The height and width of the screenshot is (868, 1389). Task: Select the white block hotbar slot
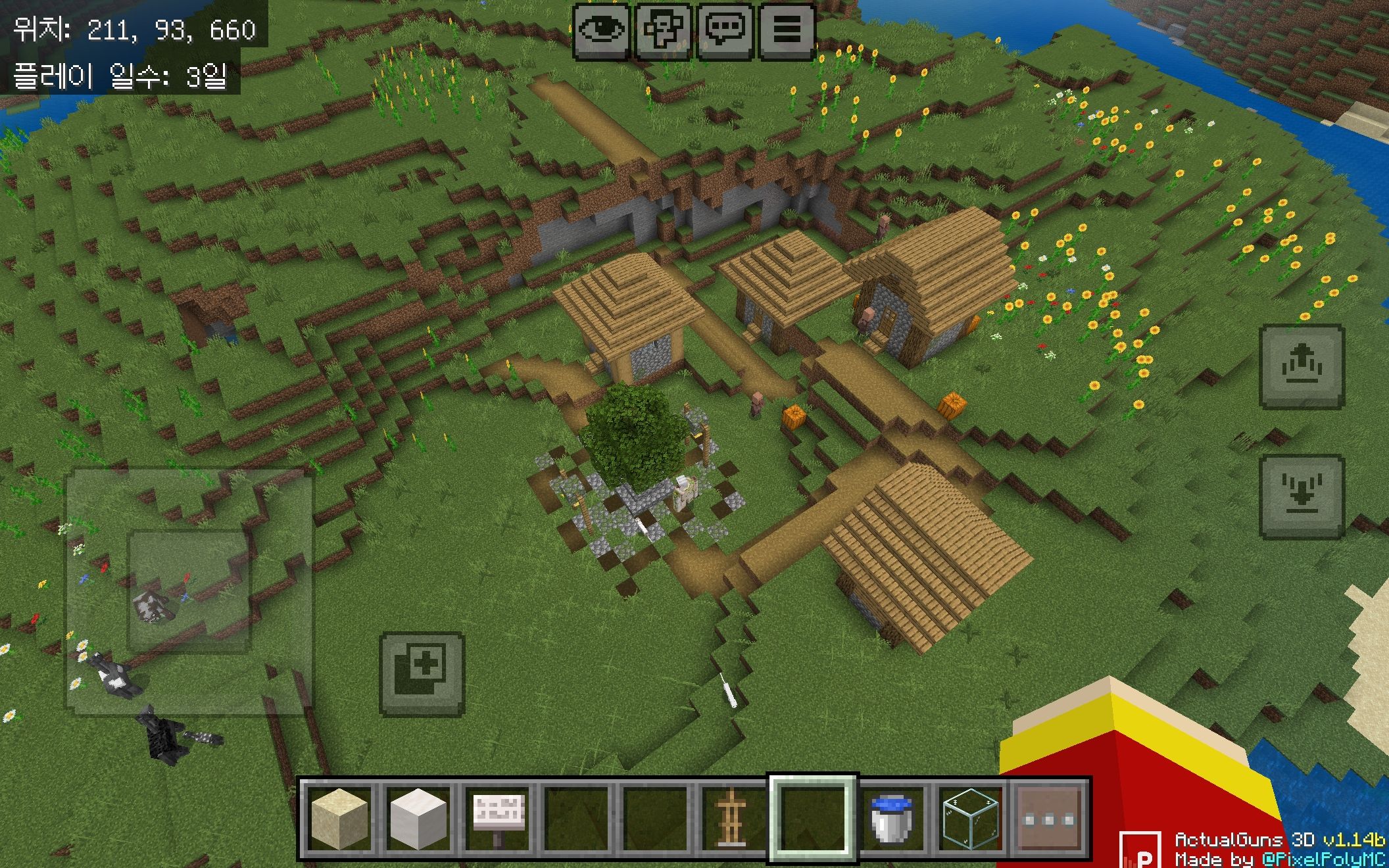point(418,819)
